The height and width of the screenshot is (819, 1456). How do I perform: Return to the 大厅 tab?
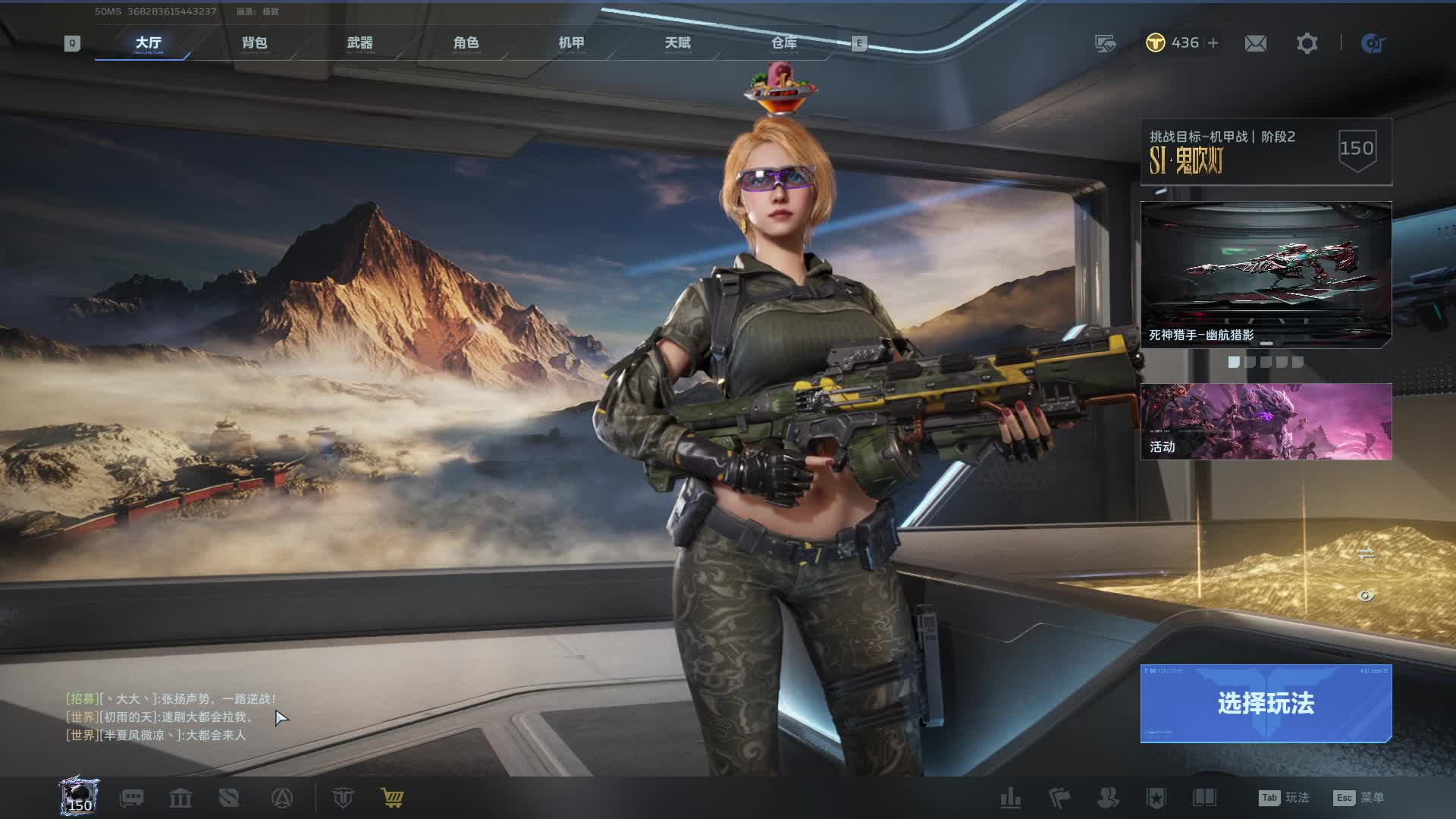pyautogui.click(x=148, y=43)
